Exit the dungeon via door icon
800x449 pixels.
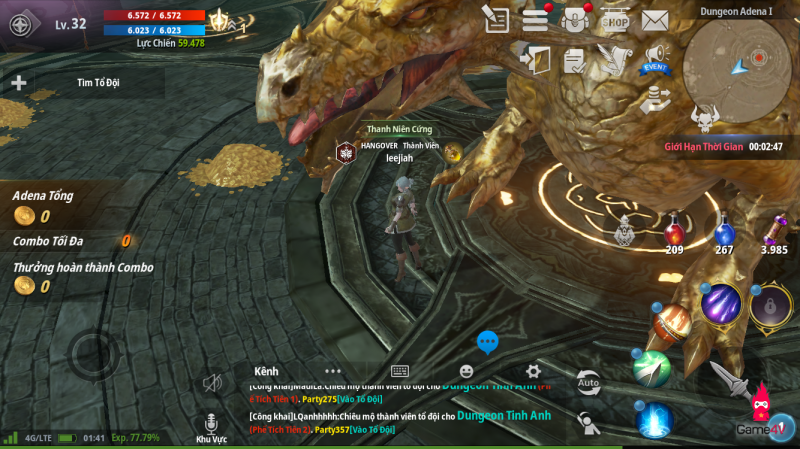click(536, 59)
